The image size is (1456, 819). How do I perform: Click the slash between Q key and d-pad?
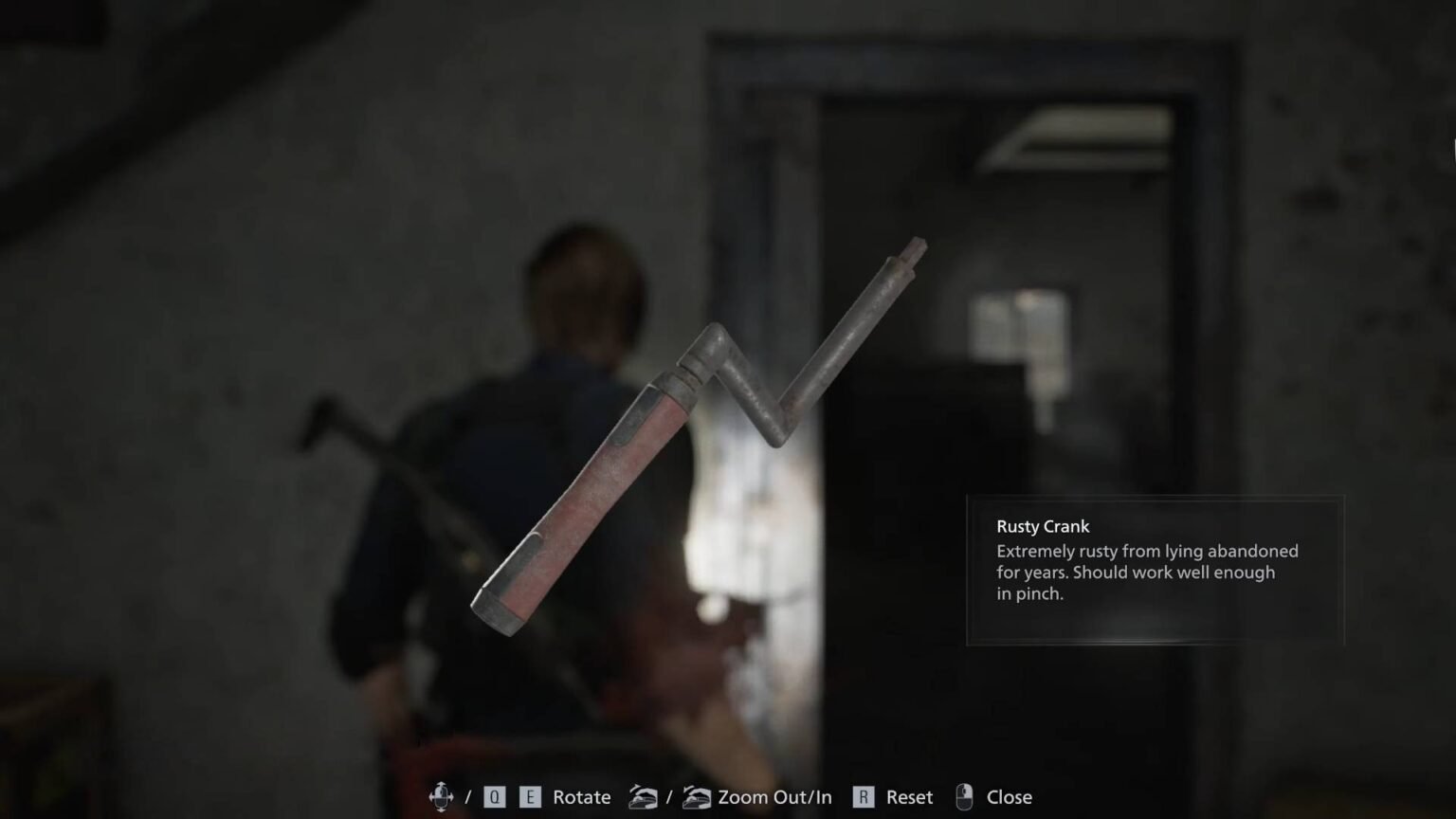[x=469, y=797]
